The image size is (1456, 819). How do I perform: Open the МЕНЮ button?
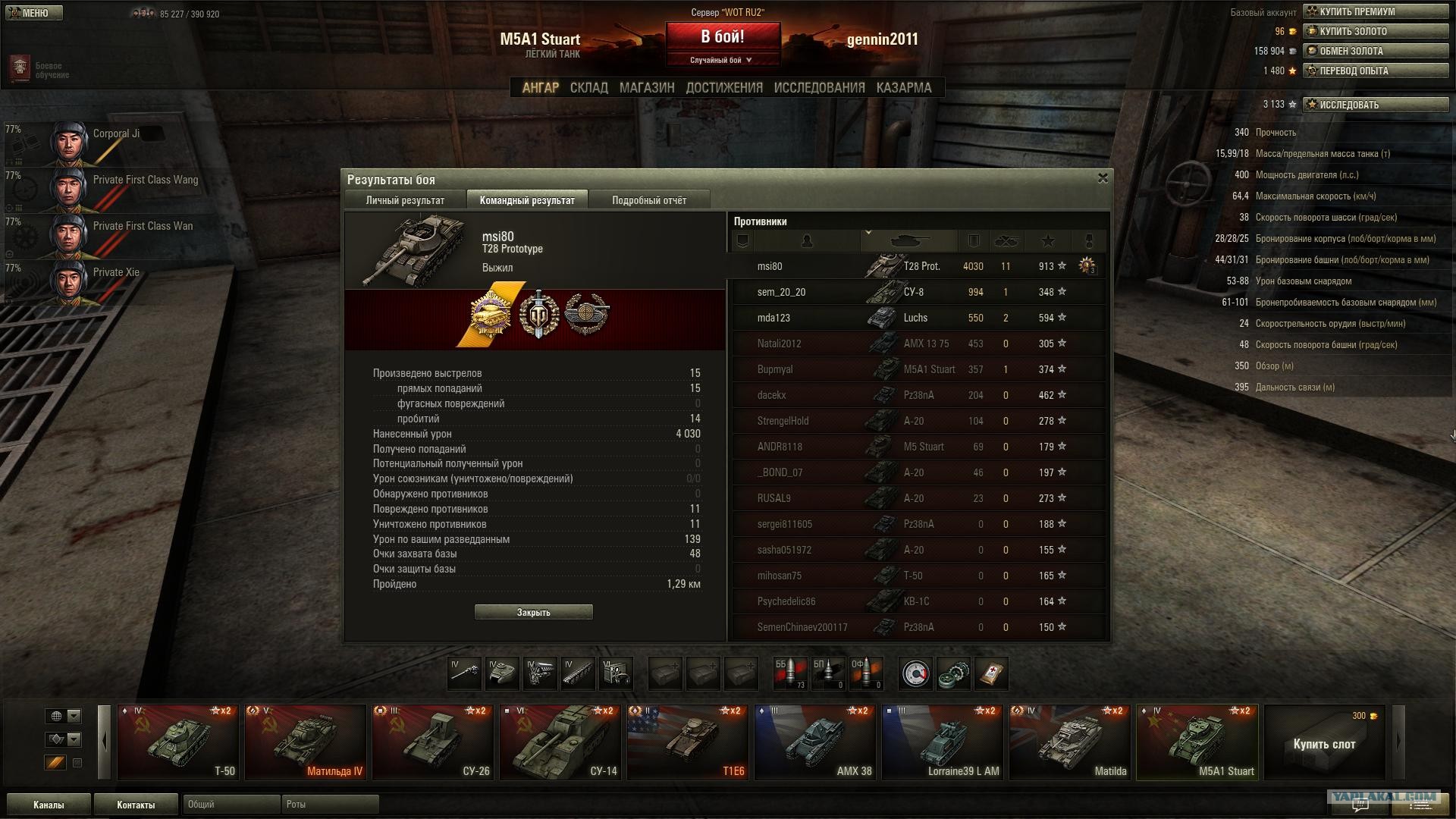(x=33, y=13)
